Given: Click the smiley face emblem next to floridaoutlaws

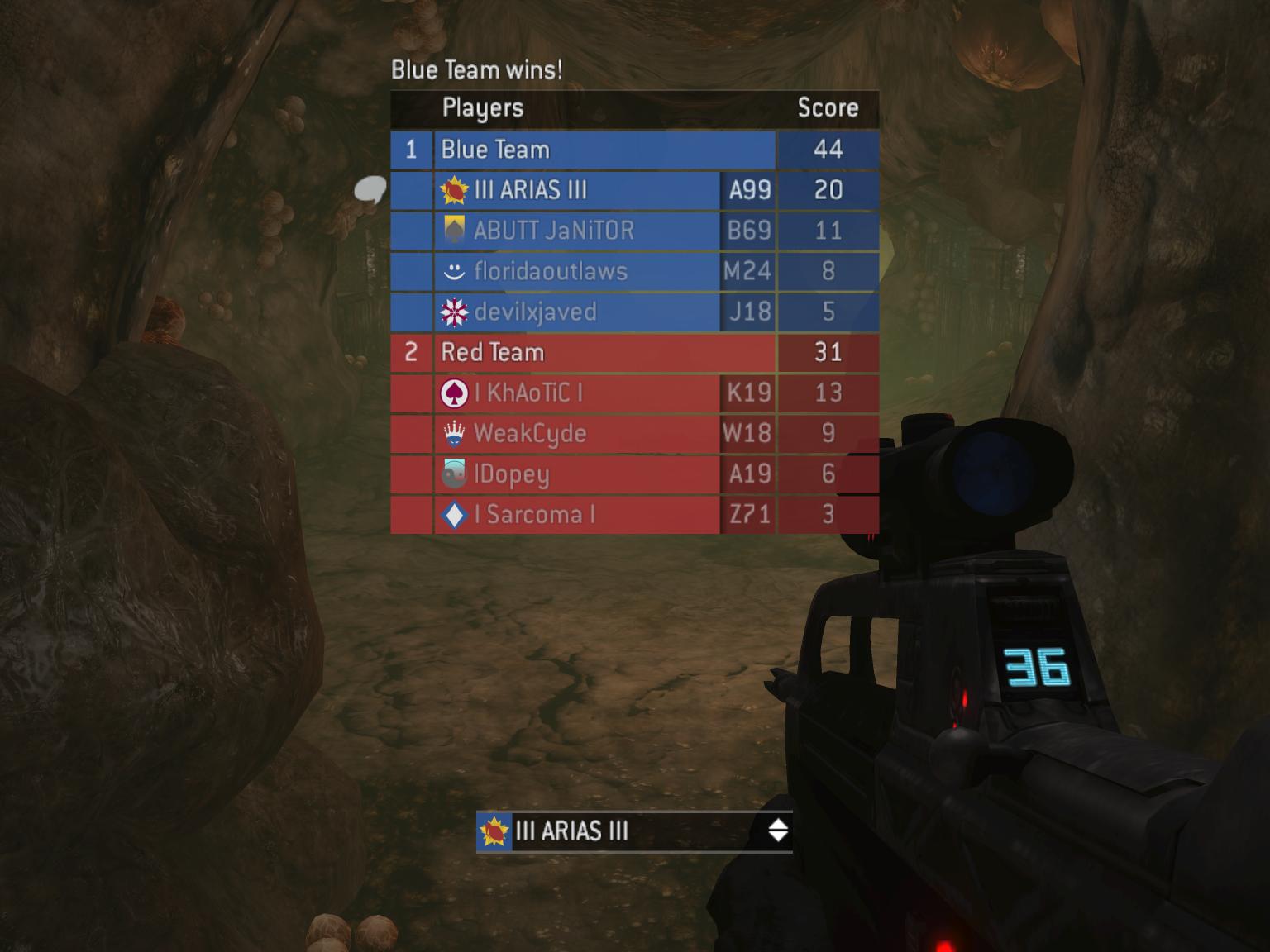Looking at the screenshot, I should point(456,271).
